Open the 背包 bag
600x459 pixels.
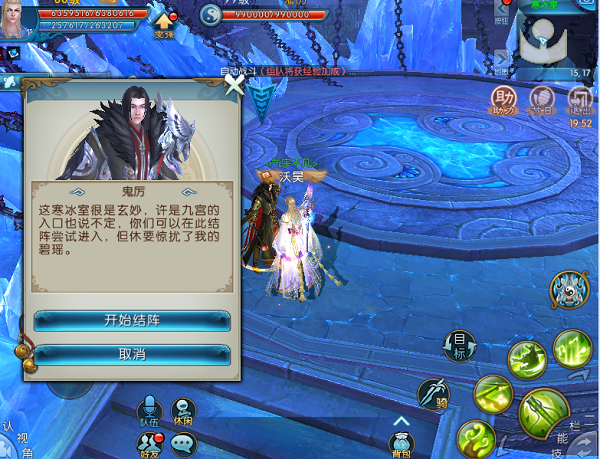click(401, 442)
